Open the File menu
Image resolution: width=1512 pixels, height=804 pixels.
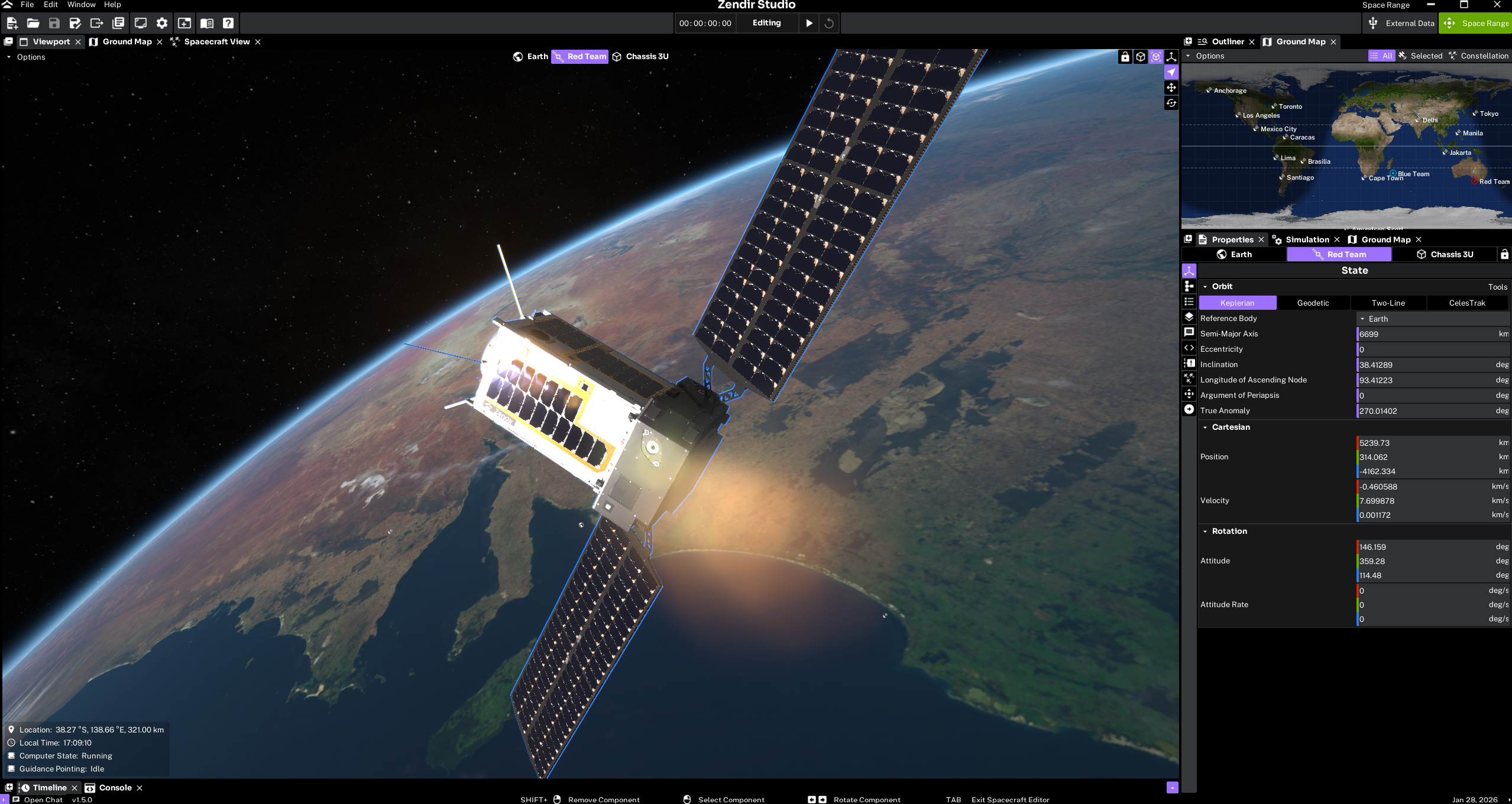click(27, 5)
